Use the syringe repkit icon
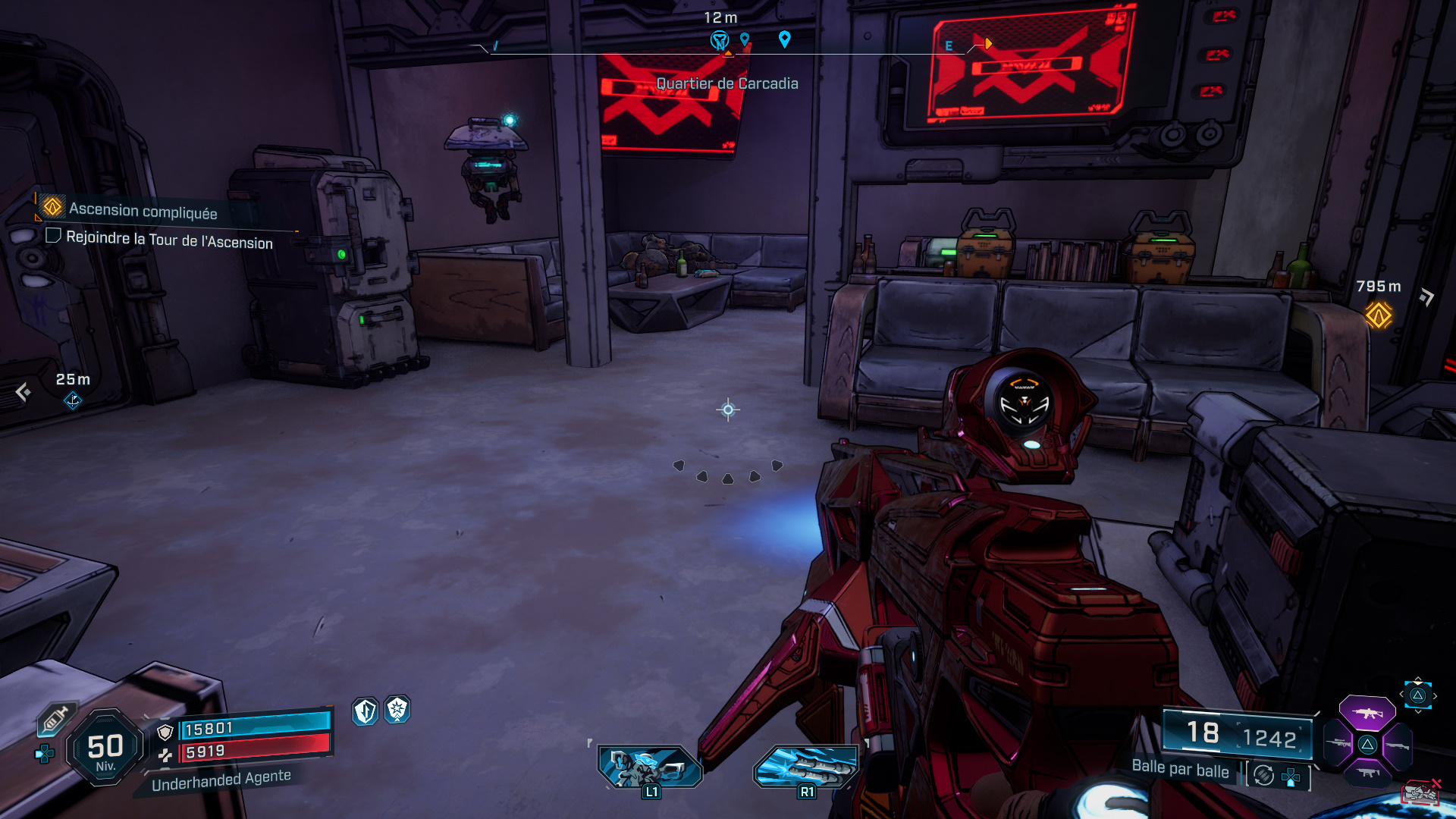 tap(55, 719)
